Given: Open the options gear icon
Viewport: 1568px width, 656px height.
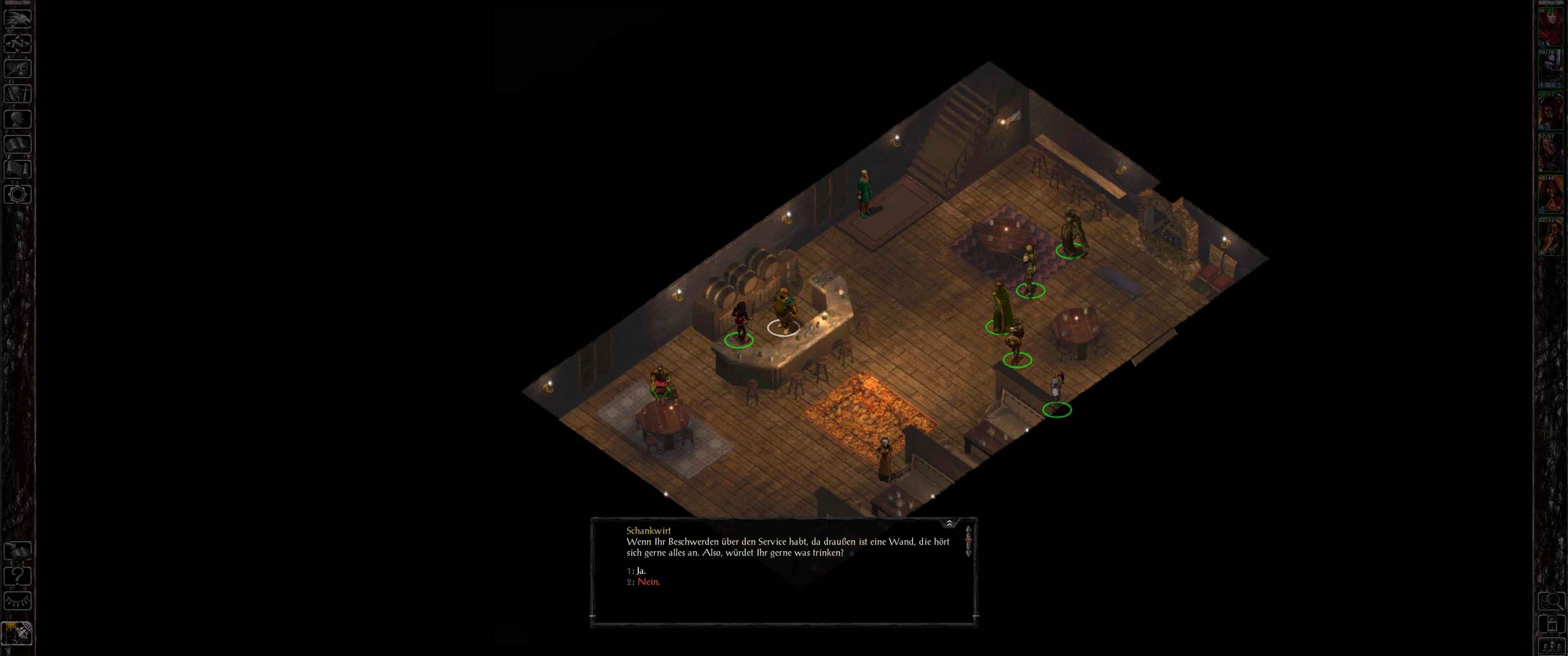Looking at the screenshot, I should coord(18,194).
